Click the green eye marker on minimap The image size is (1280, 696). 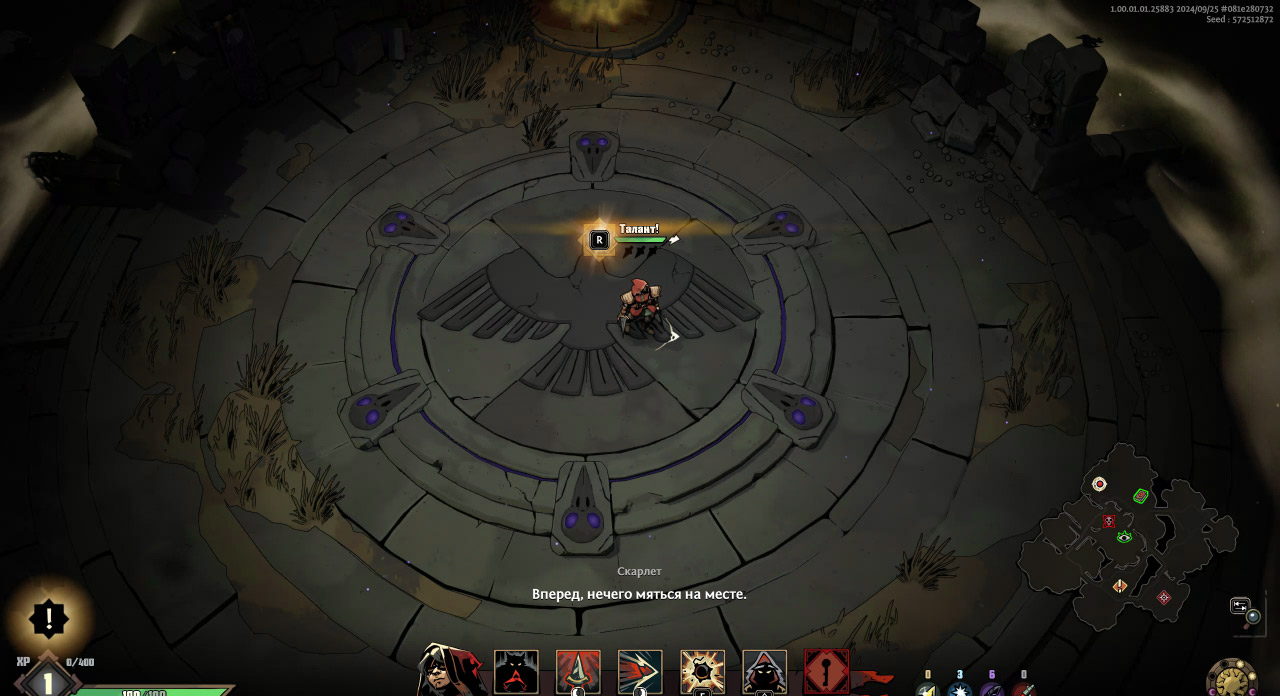(x=1124, y=537)
